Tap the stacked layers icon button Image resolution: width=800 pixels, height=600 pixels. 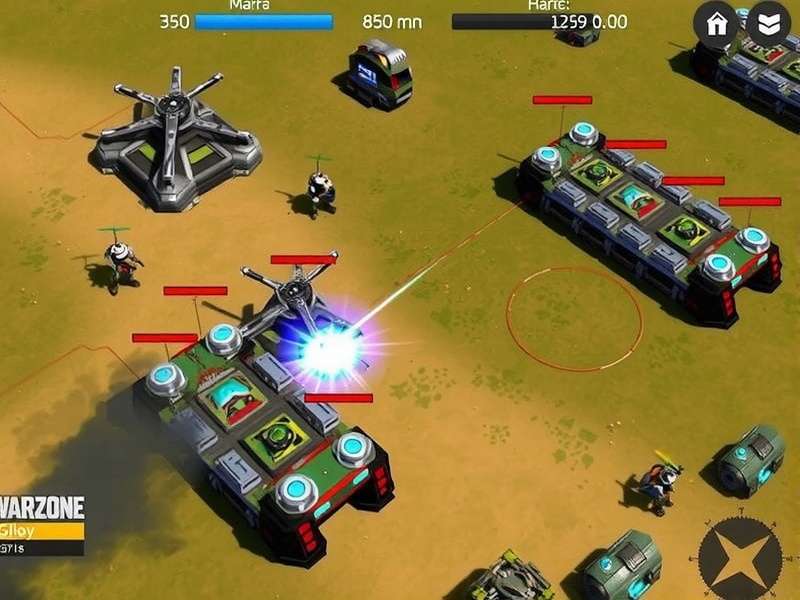tap(768, 25)
